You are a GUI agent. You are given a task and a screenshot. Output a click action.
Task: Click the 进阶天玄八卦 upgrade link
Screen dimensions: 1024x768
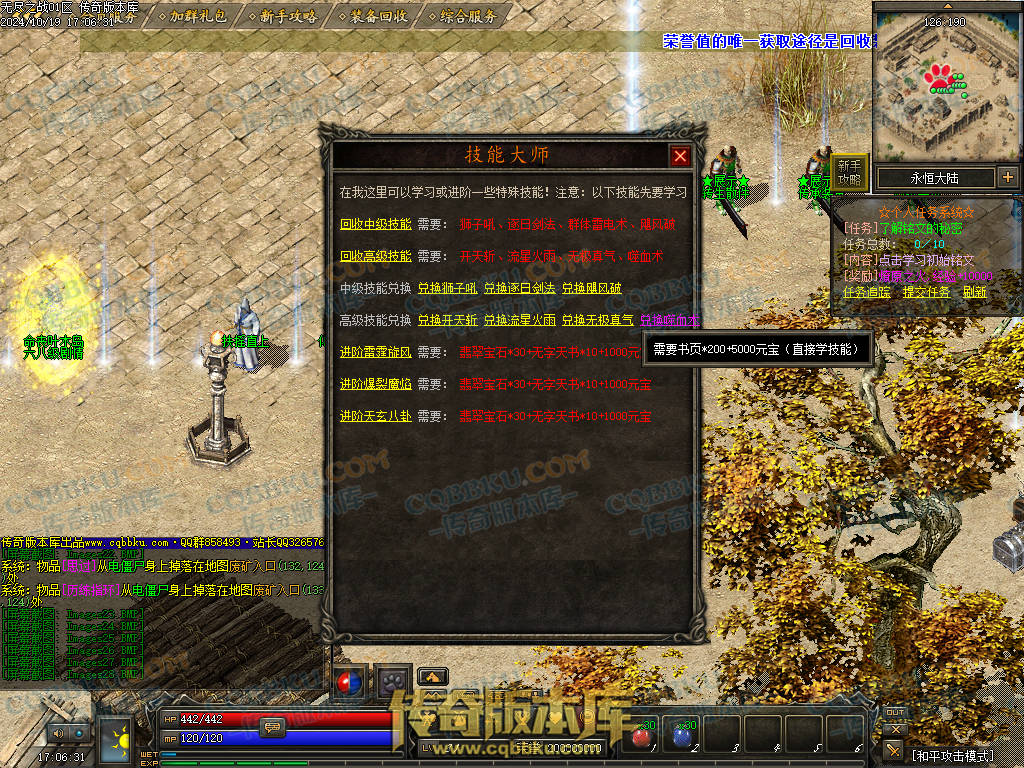coord(375,416)
